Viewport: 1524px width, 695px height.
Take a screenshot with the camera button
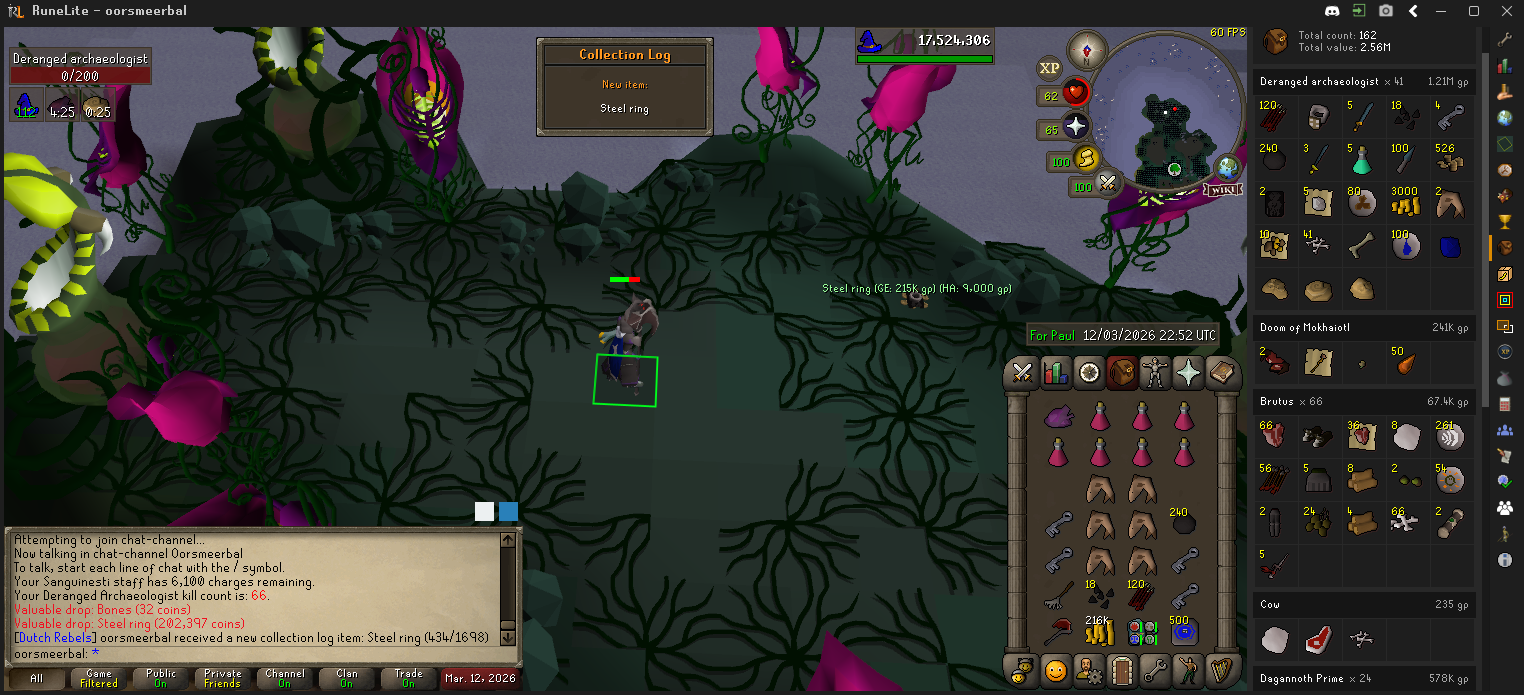coord(1386,11)
